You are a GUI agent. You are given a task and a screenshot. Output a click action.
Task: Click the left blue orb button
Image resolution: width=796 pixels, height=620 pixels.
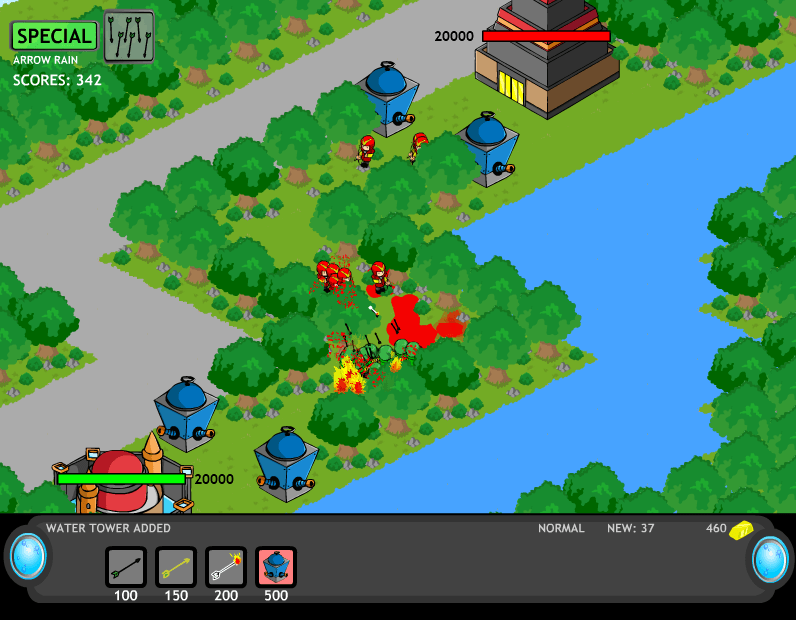[27, 558]
